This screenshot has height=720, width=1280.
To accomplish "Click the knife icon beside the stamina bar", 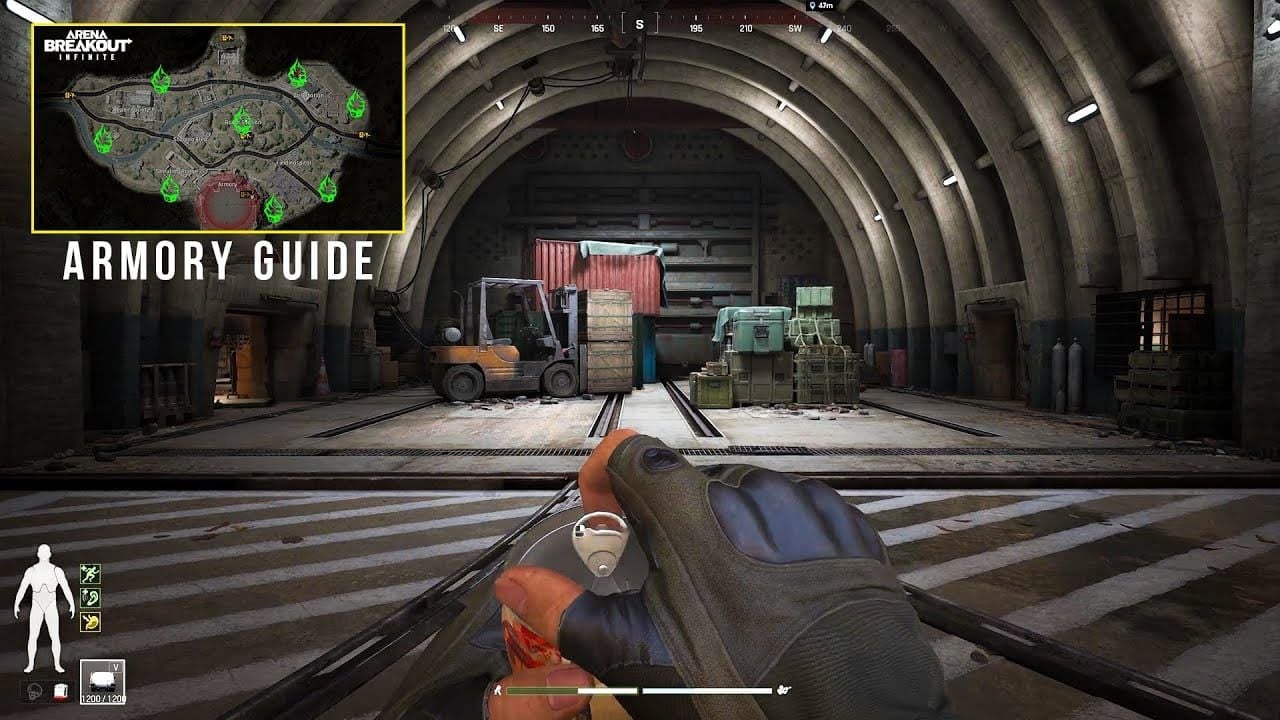I will 497,691.
